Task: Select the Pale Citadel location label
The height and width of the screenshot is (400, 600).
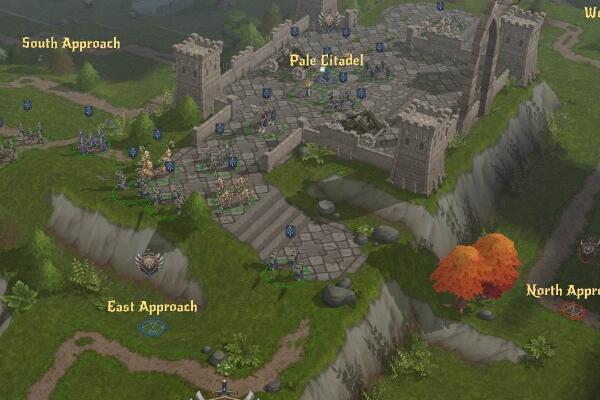Action: point(326,61)
